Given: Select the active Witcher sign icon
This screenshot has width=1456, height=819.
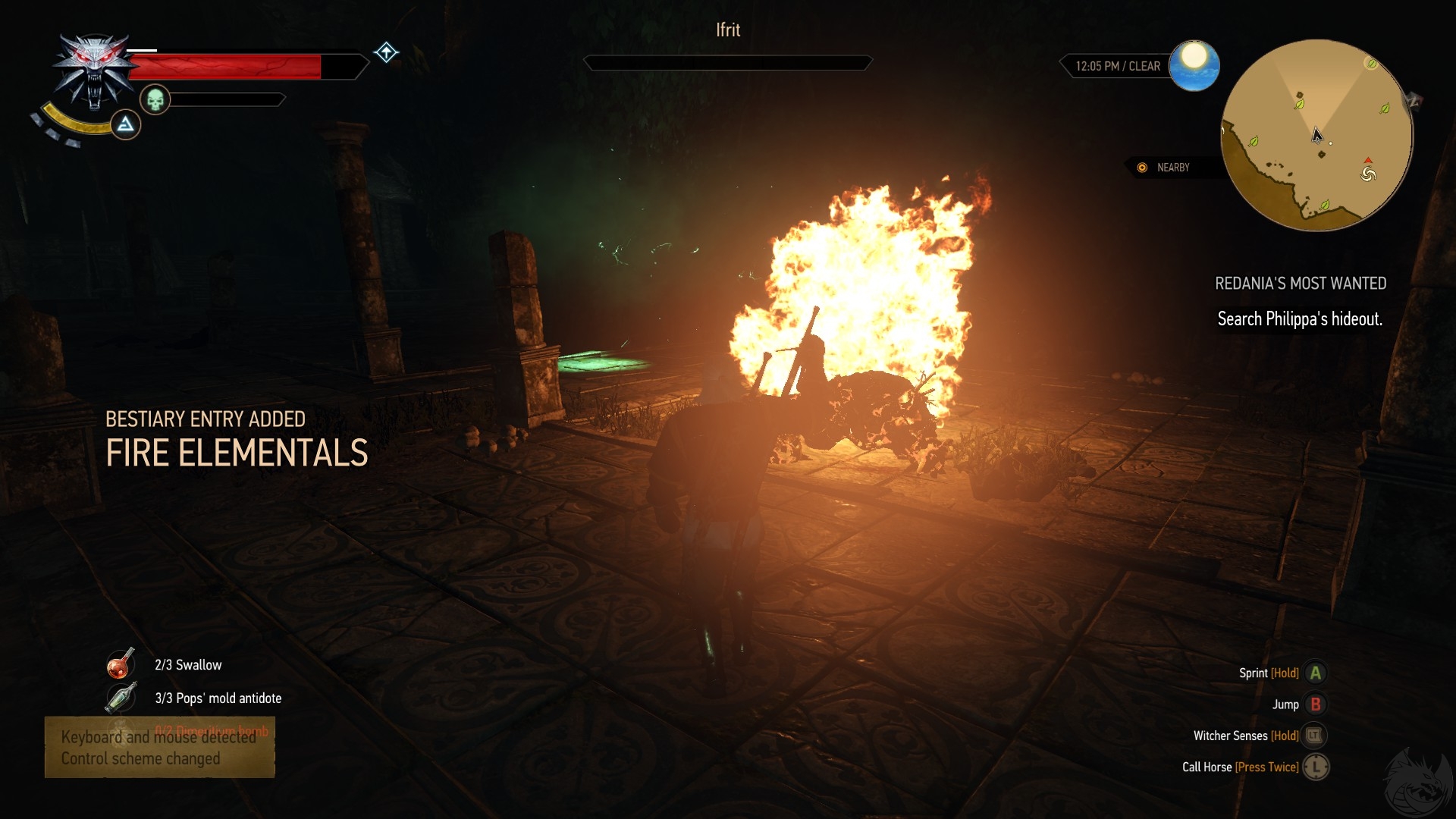Looking at the screenshot, I should pos(126,124).
